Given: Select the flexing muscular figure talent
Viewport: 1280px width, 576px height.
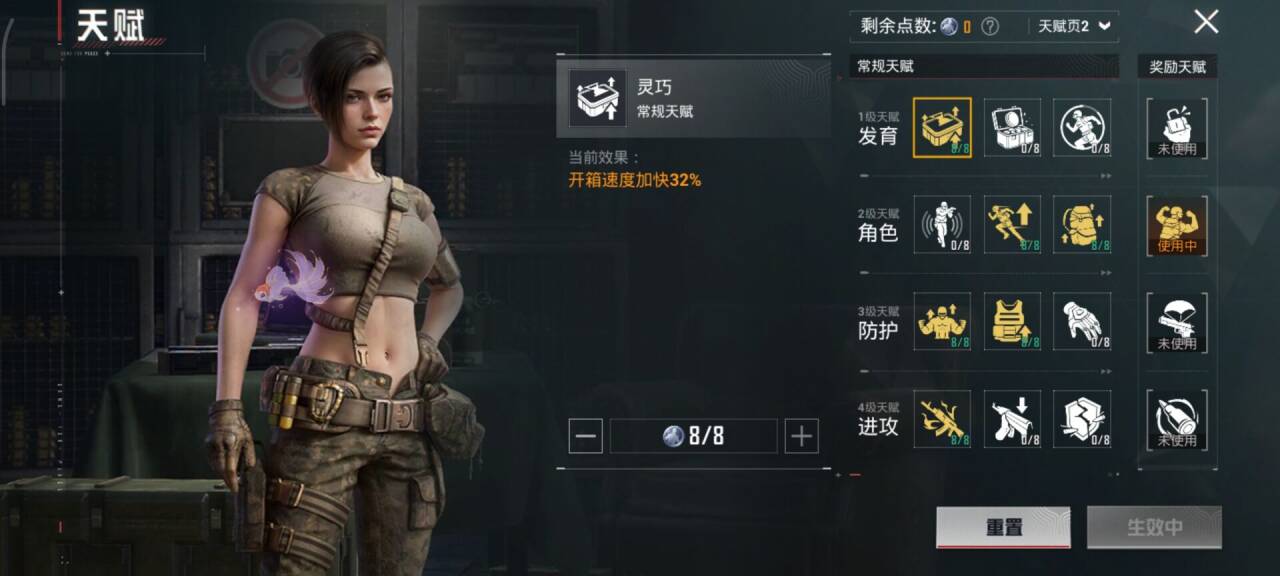Looking at the screenshot, I should click(x=941, y=321).
